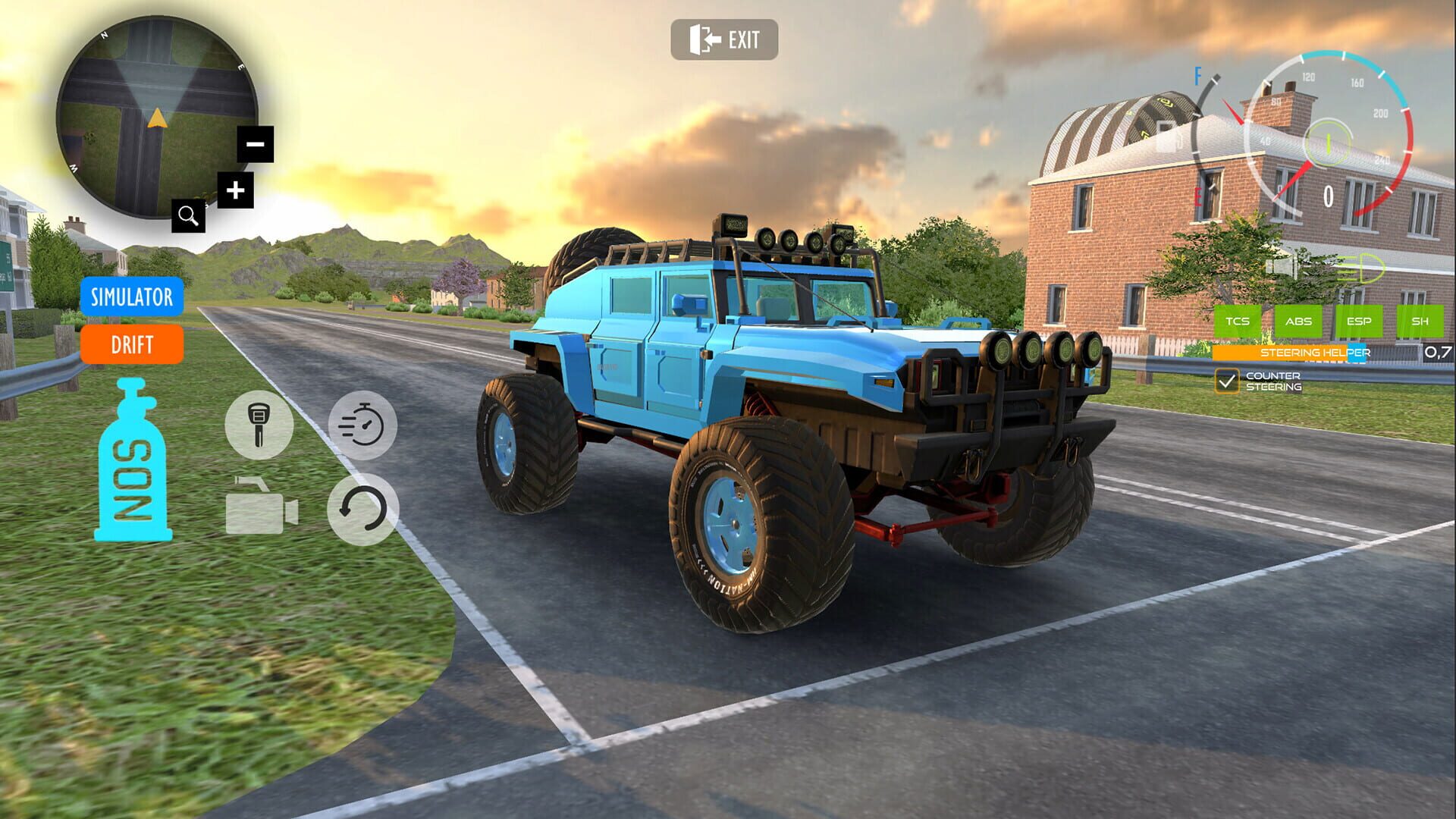1456x819 pixels.
Task: Toggle the TCS driving assist
Action: tap(1238, 322)
